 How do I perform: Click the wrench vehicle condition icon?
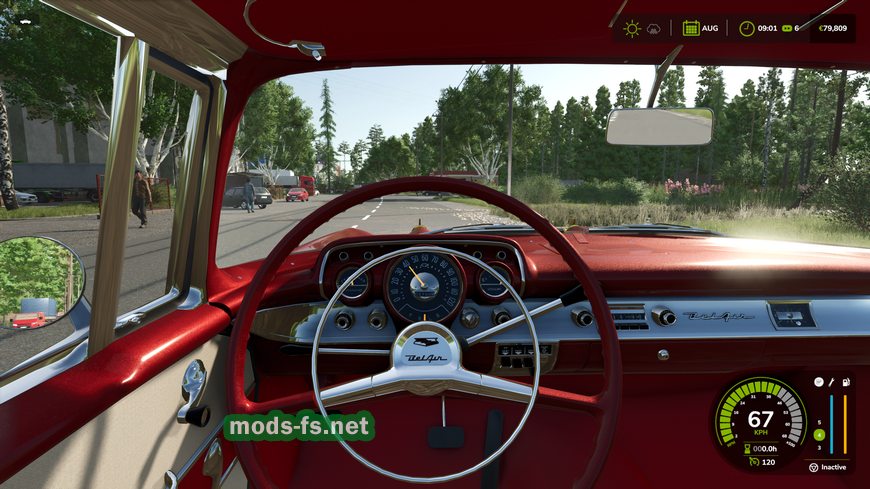pos(832,382)
